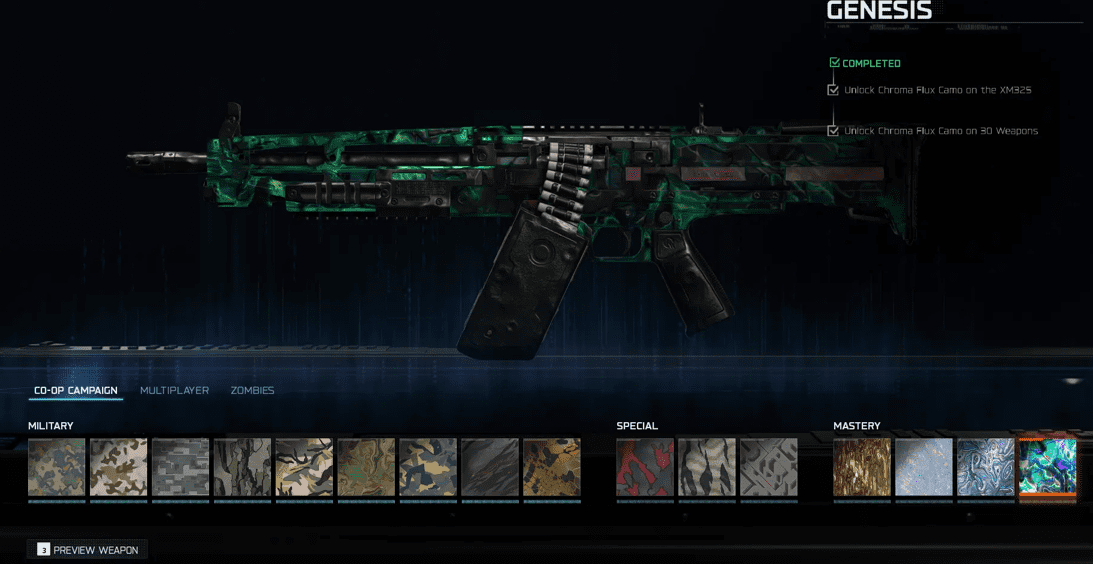Click the Preview Weapon button

pyautogui.click(x=88, y=550)
